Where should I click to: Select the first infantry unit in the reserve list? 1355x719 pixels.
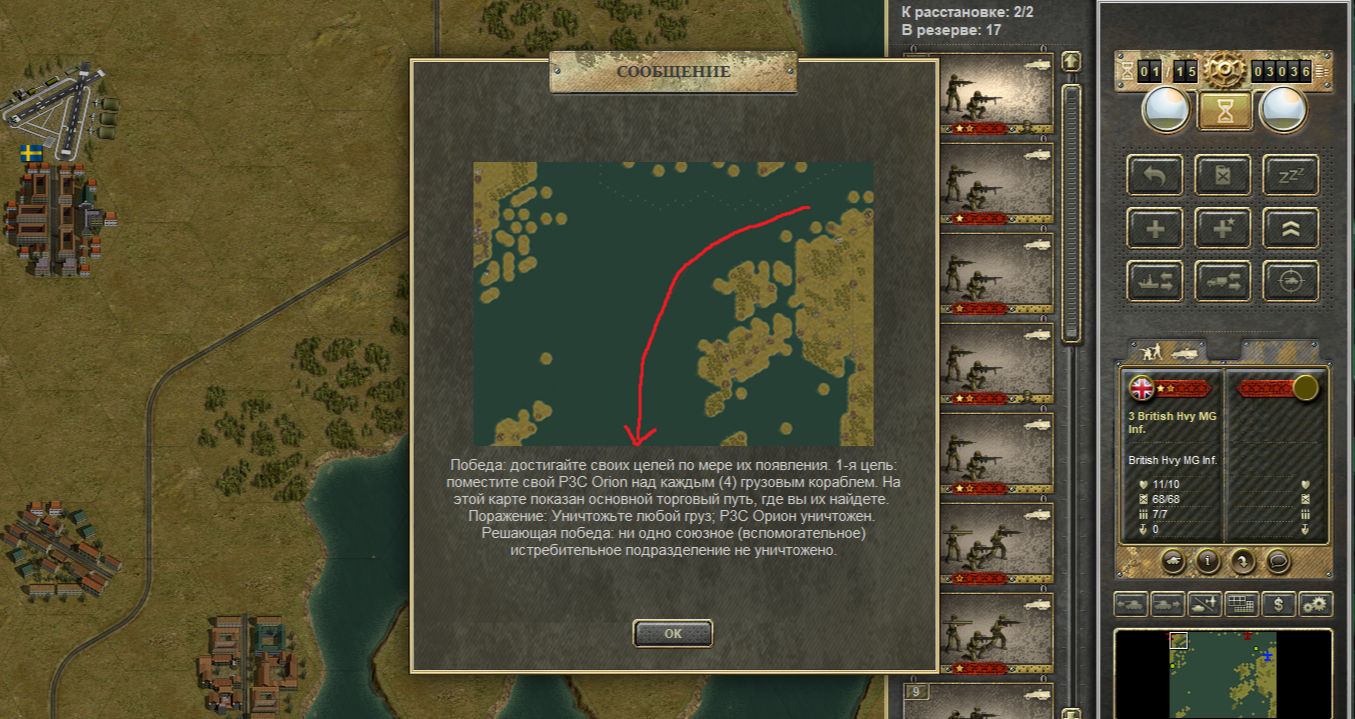point(993,93)
